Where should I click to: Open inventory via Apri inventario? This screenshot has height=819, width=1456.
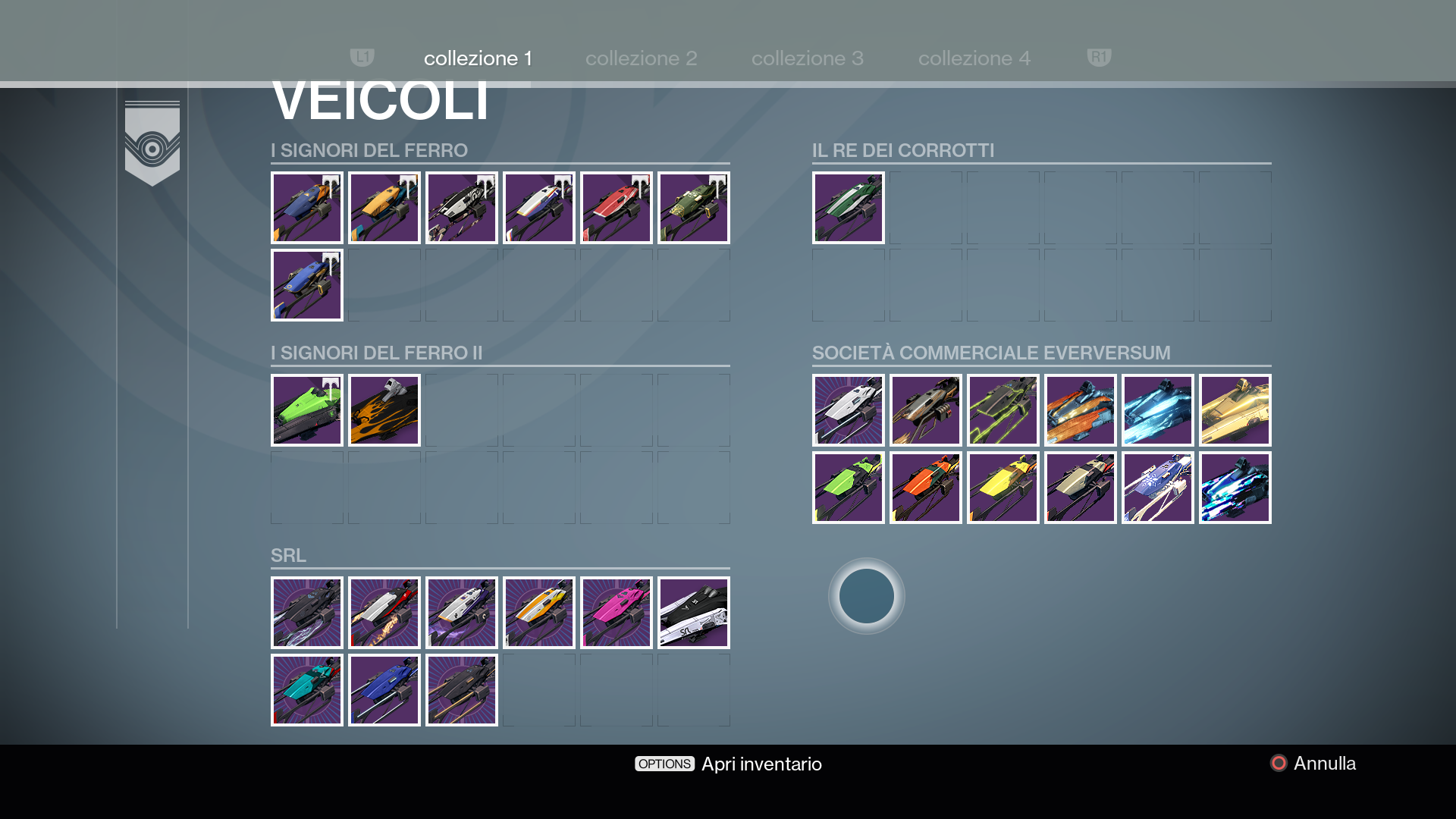pos(728,764)
